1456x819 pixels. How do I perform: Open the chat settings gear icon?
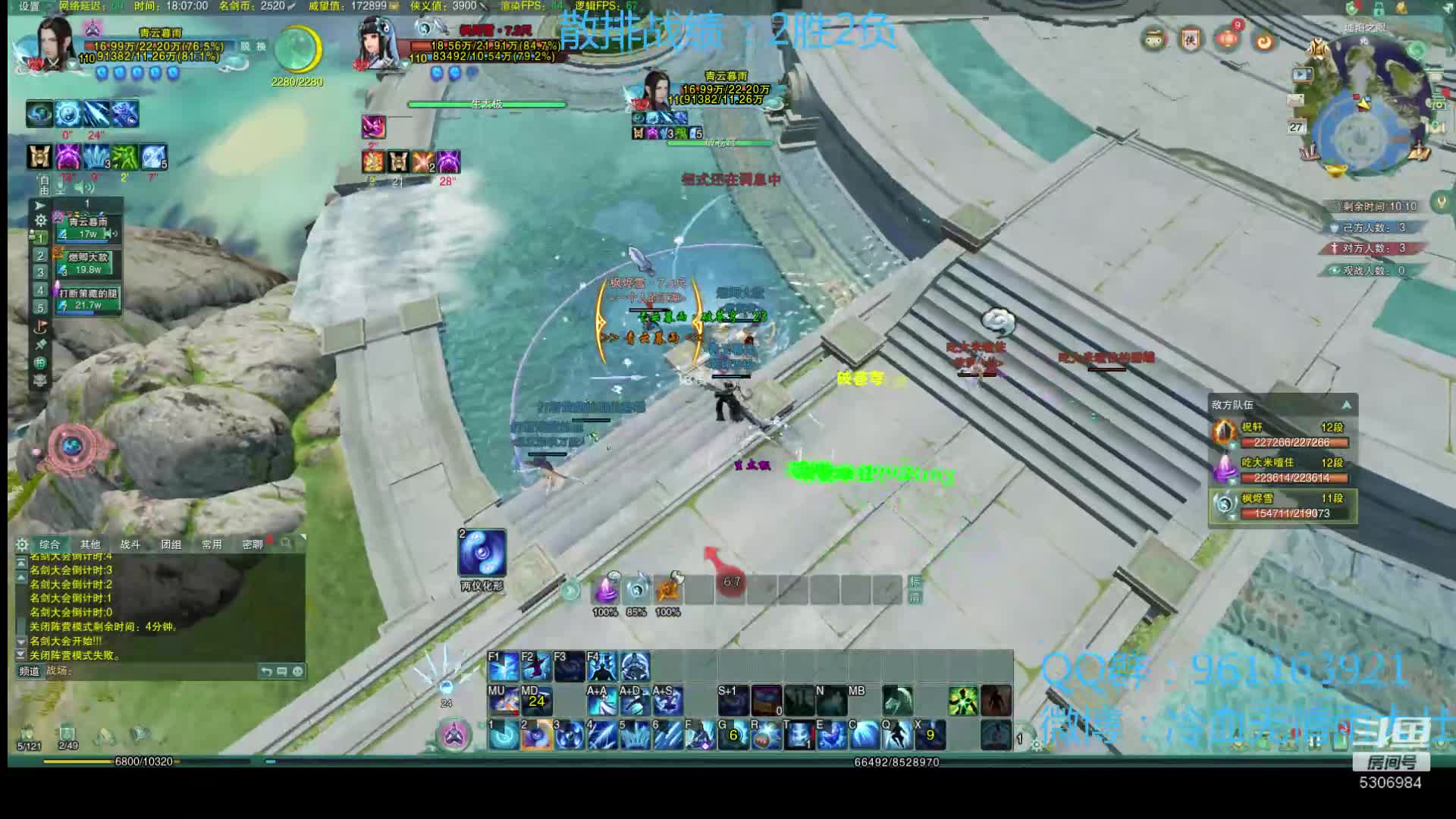(22, 544)
